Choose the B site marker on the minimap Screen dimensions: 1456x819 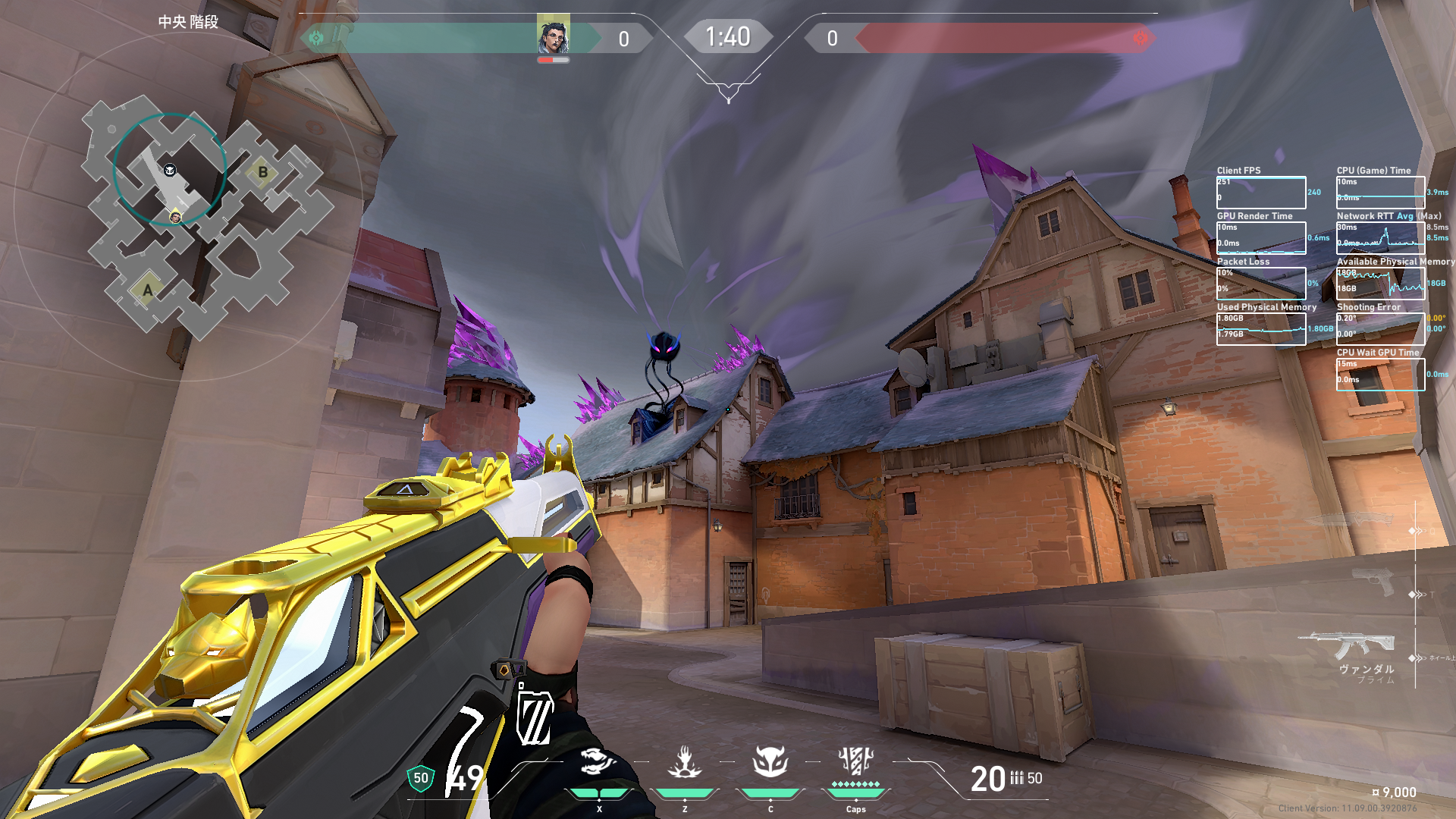(262, 172)
